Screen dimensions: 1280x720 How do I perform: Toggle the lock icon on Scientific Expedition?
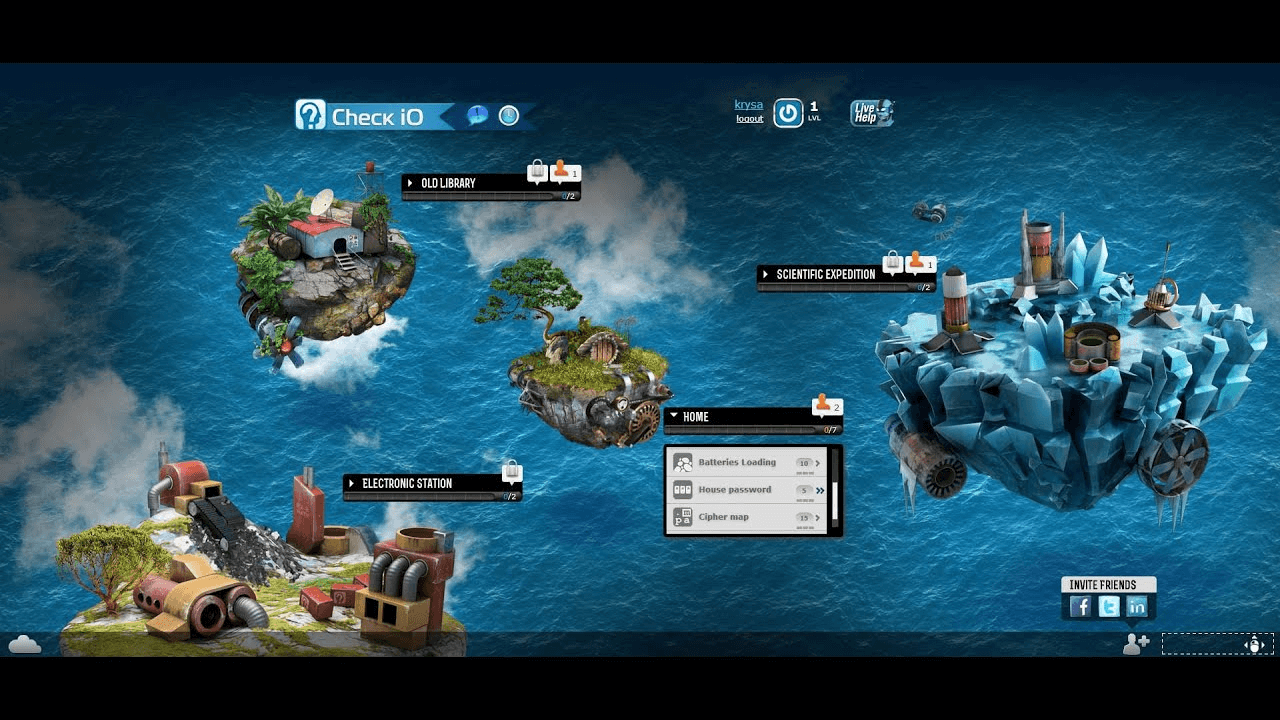(x=893, y=263)
